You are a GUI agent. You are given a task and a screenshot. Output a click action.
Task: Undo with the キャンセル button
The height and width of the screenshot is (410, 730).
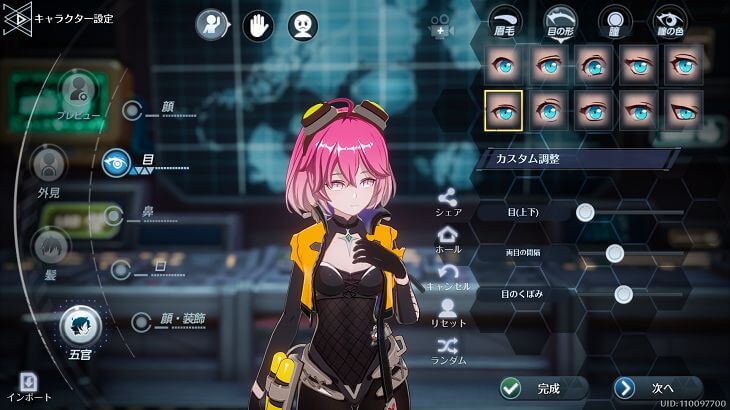(447, 276)
